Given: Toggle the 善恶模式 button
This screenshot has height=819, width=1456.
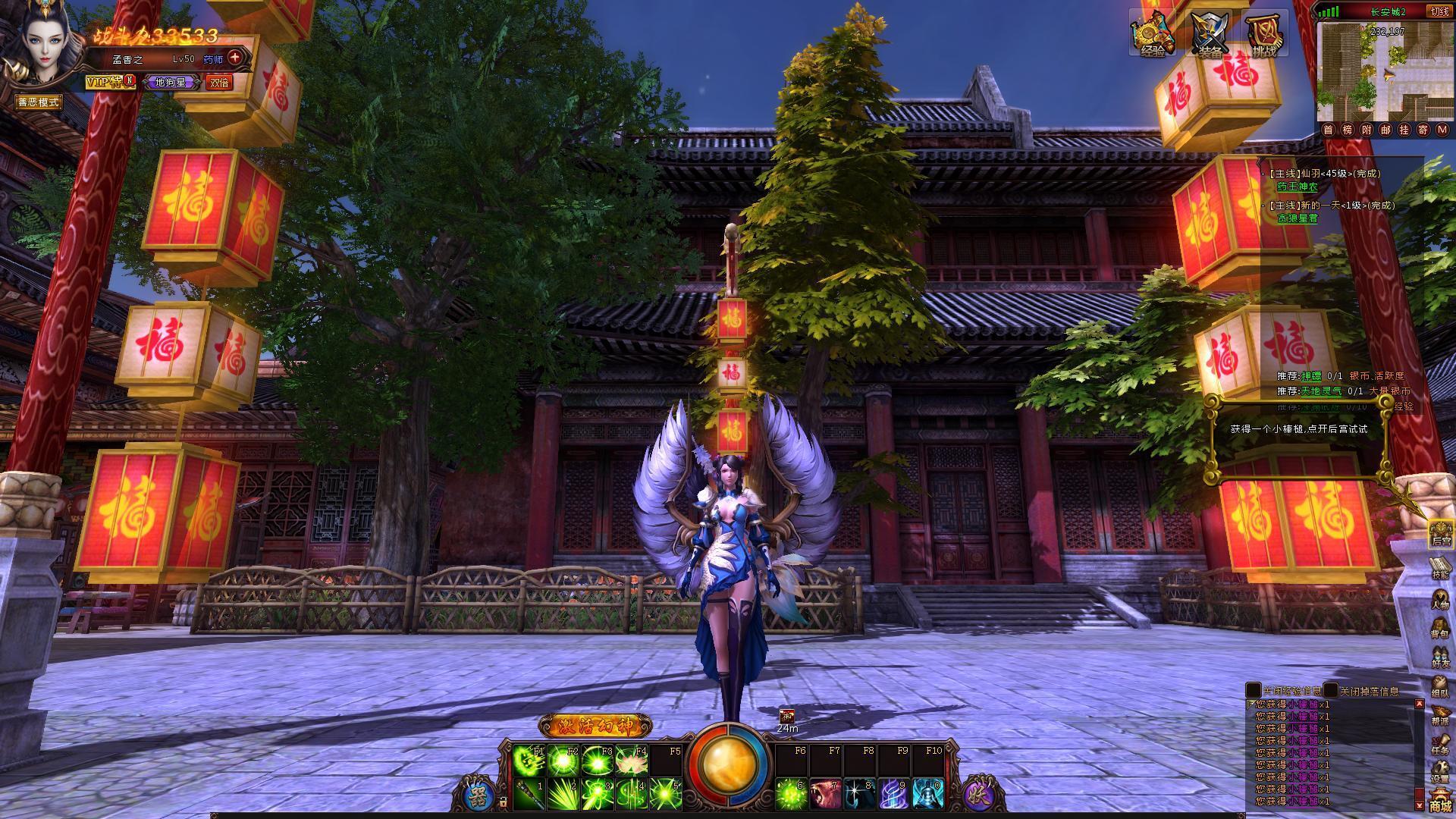Looking at the screenshot, I should coord(39,102).
